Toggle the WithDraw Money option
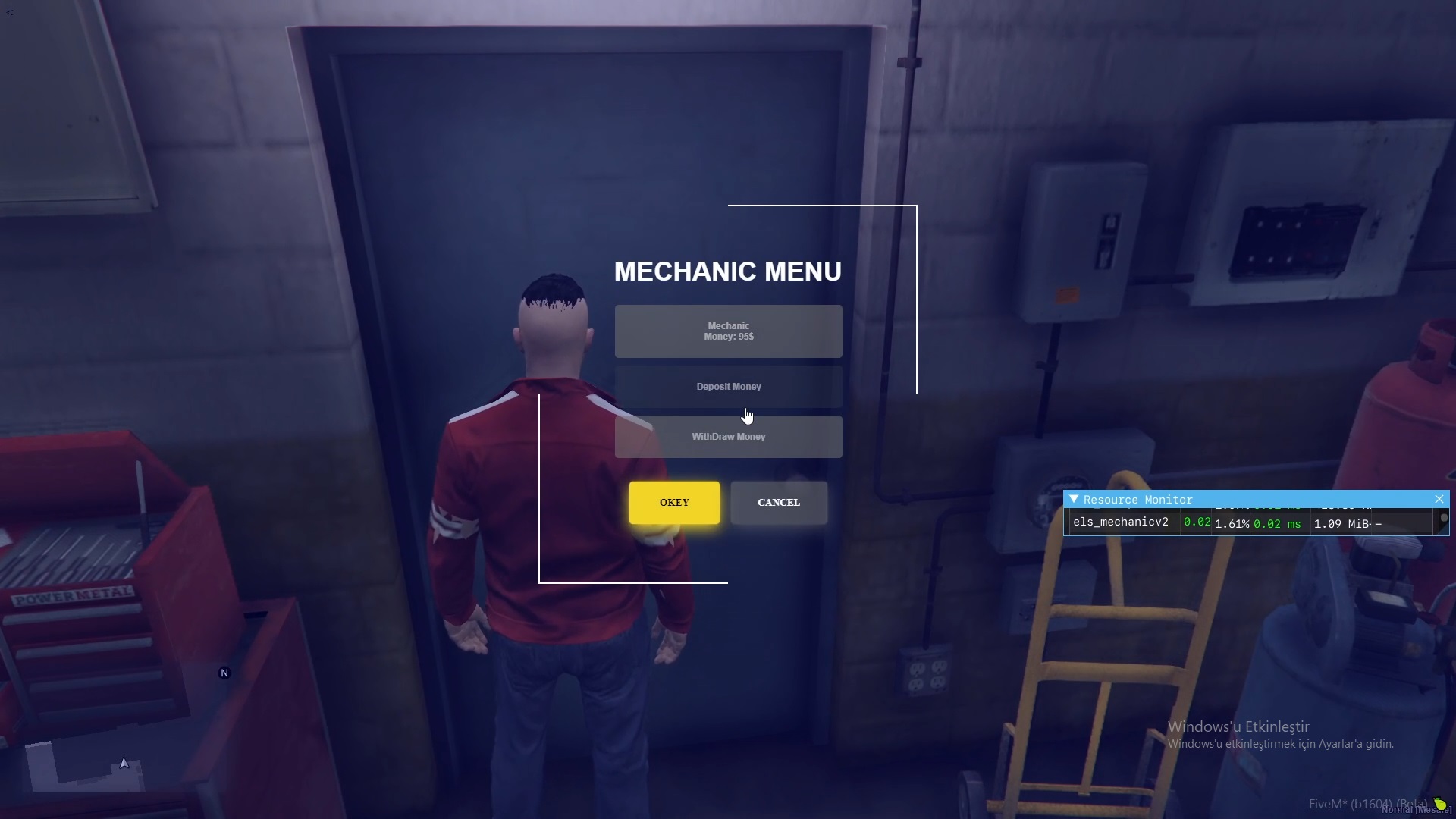The height and width of the screenshot is (819, 1456). (728, 436)
